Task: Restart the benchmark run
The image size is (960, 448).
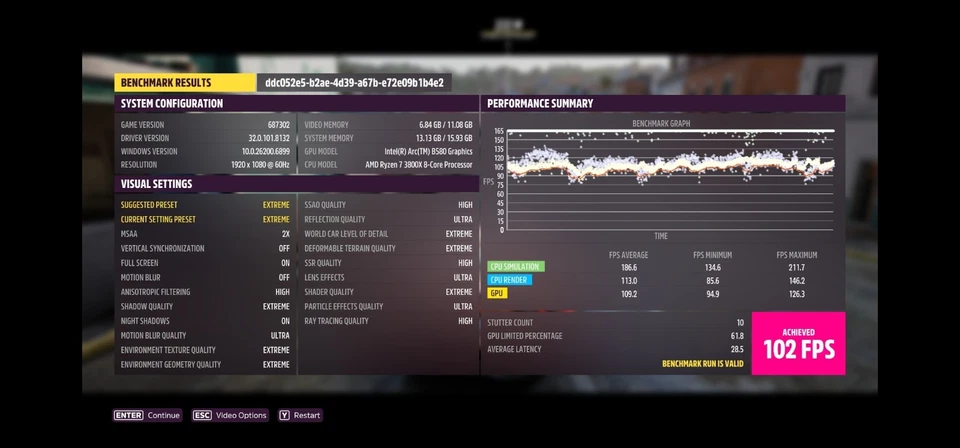Action: [x=300, y=415]
